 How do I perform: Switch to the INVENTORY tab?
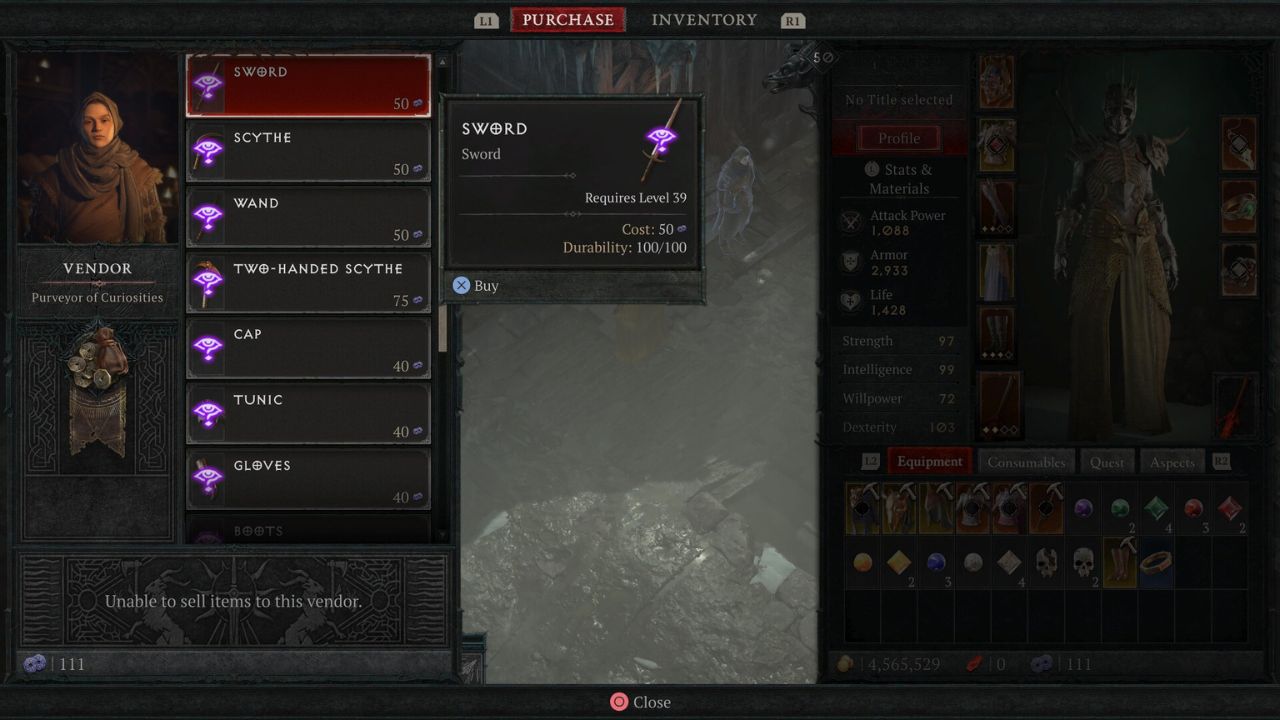coord(704,19)
